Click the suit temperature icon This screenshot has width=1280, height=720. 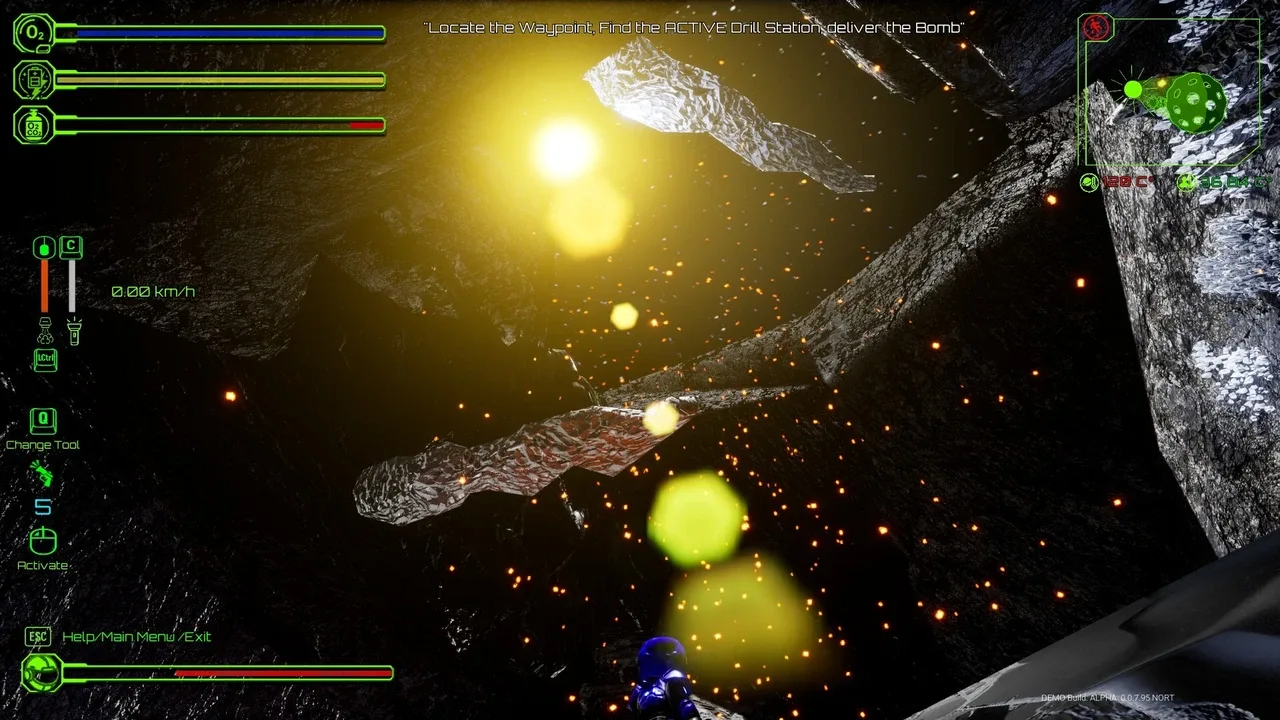1187,182
